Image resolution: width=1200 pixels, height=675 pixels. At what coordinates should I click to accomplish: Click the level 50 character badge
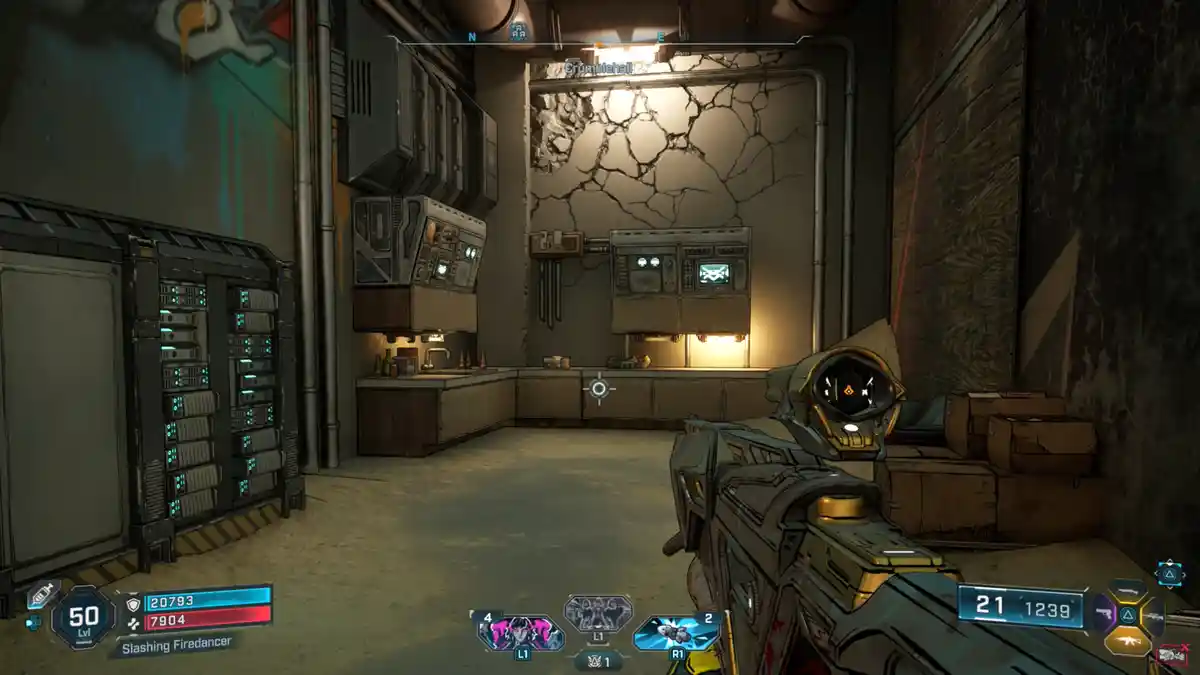coord(83,620)
